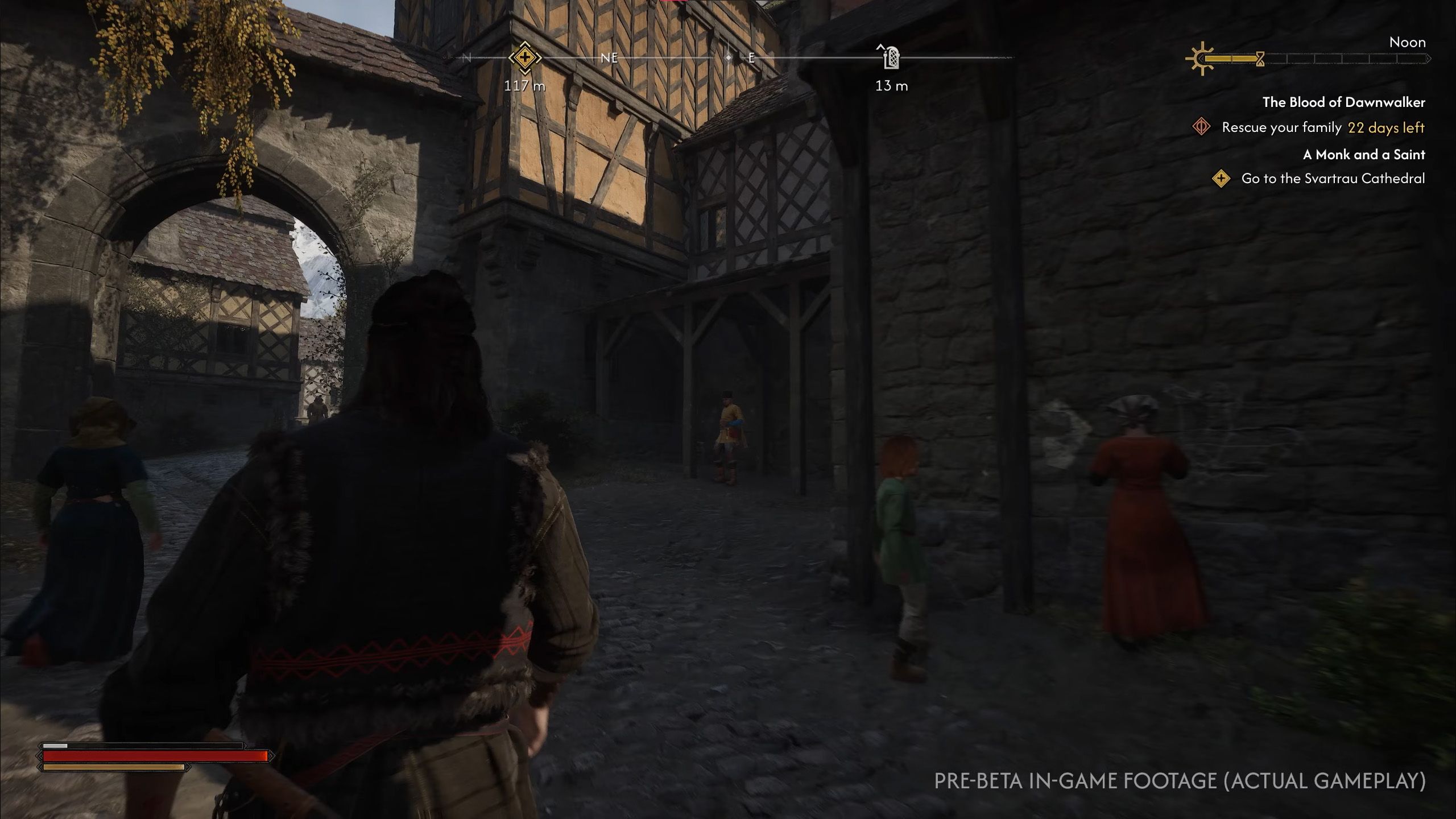Select the Rescue your family objective
This screenshot has width=1456, height=819.
(1281, 127)
